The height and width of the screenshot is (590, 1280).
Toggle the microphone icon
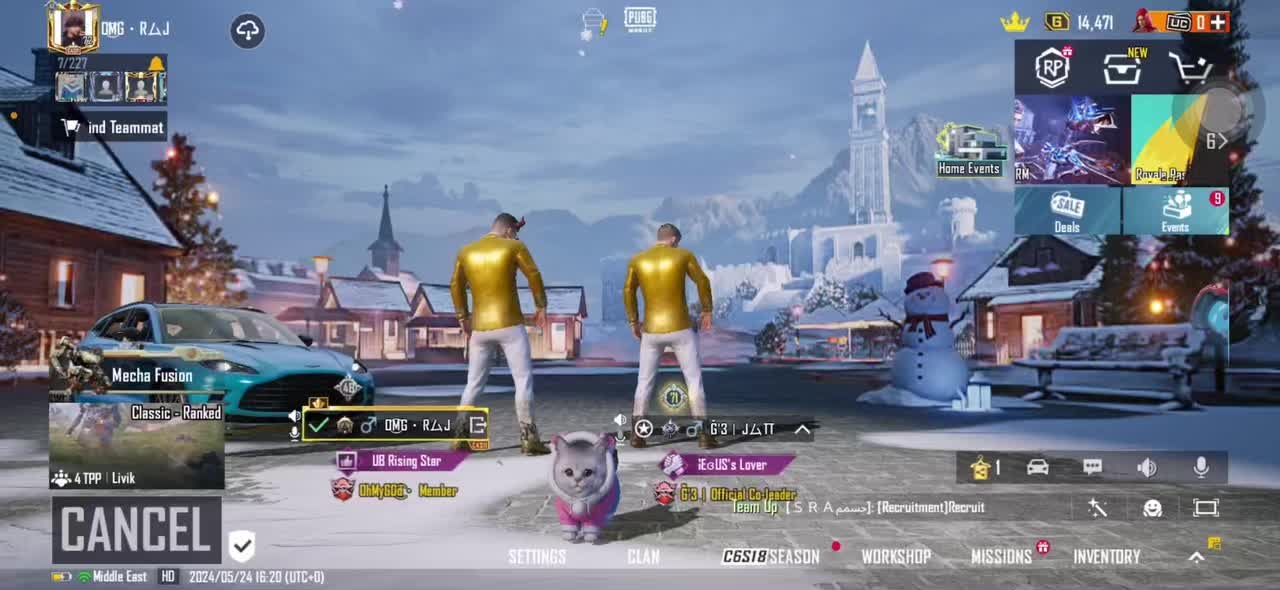[x=1201, y=467]
